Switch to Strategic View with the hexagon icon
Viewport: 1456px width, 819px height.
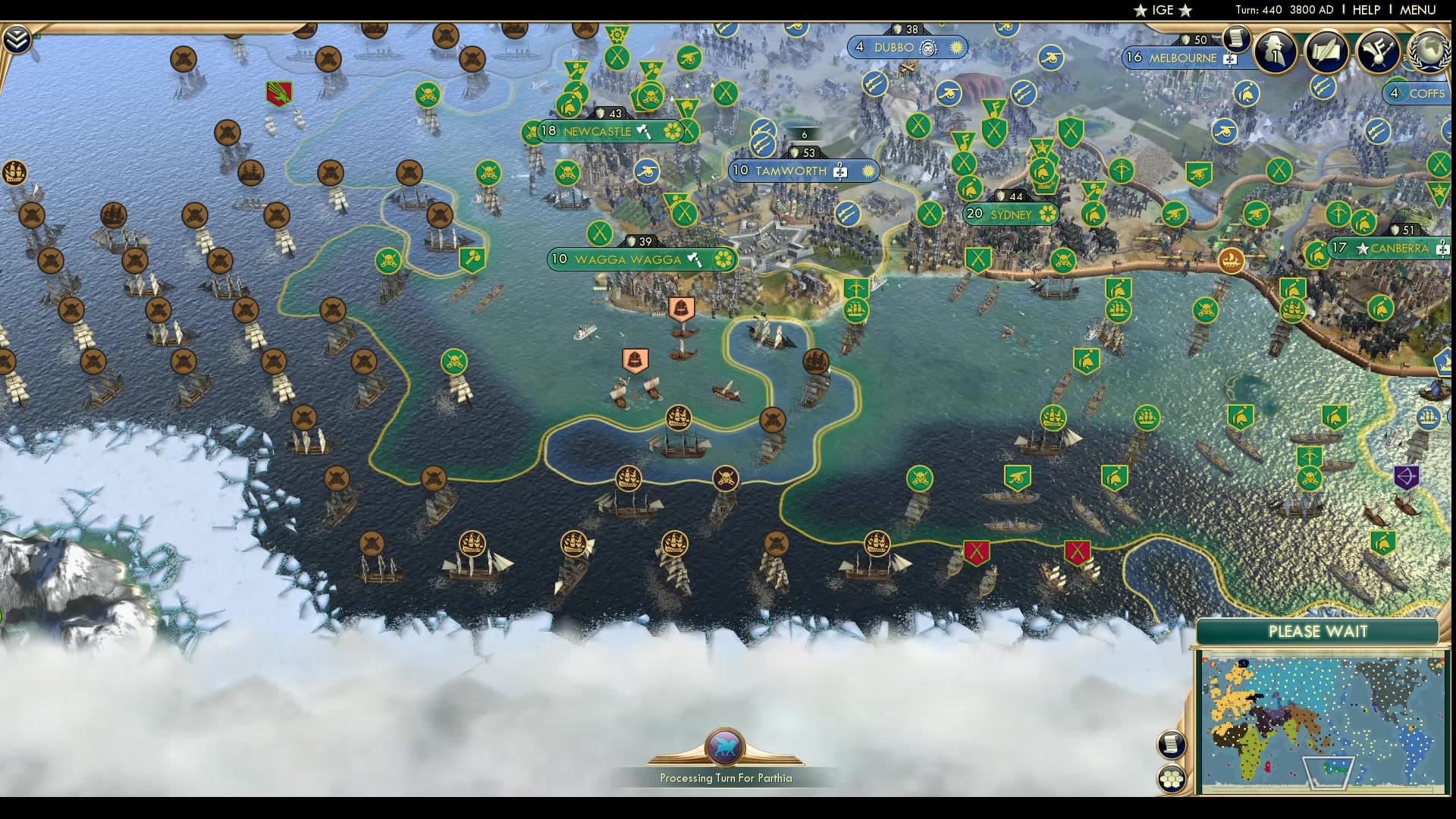pyautogui.click(x=1172, y=778)
